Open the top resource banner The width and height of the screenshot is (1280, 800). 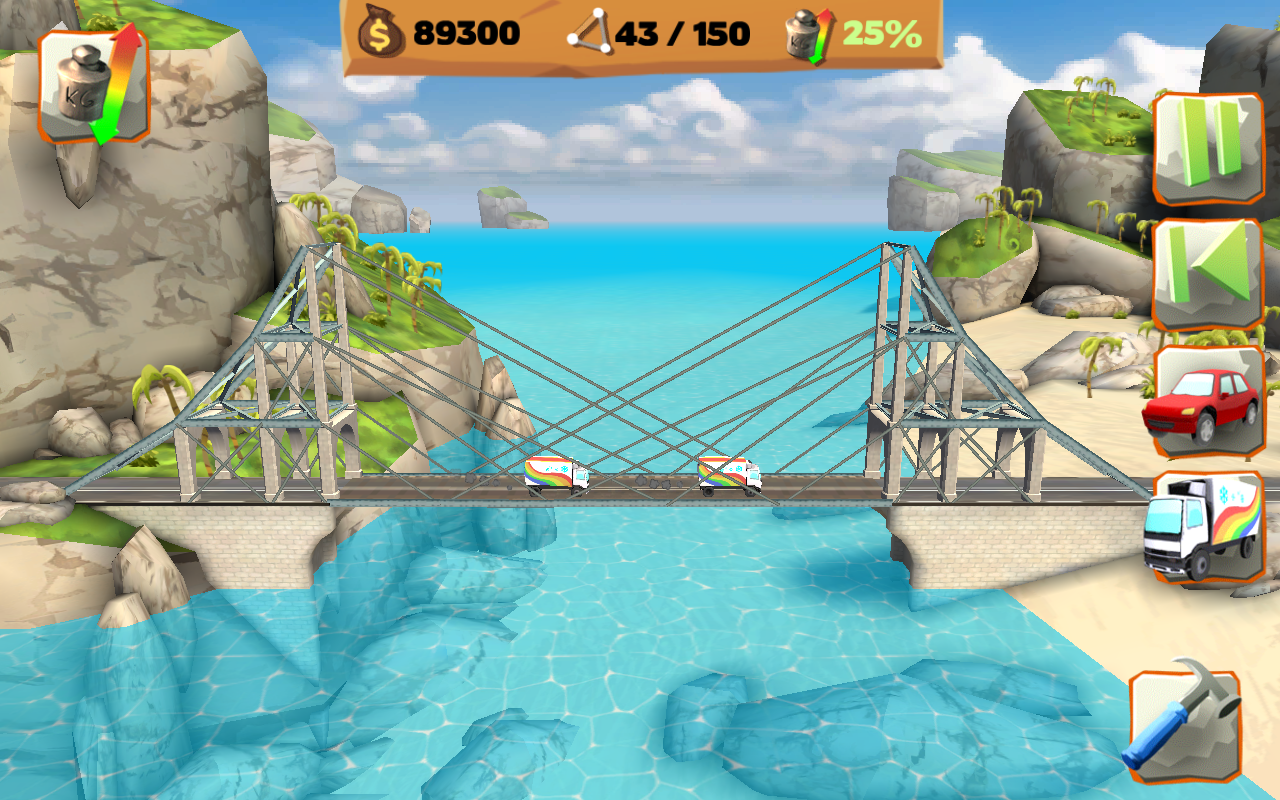click(x=640, y=33)
